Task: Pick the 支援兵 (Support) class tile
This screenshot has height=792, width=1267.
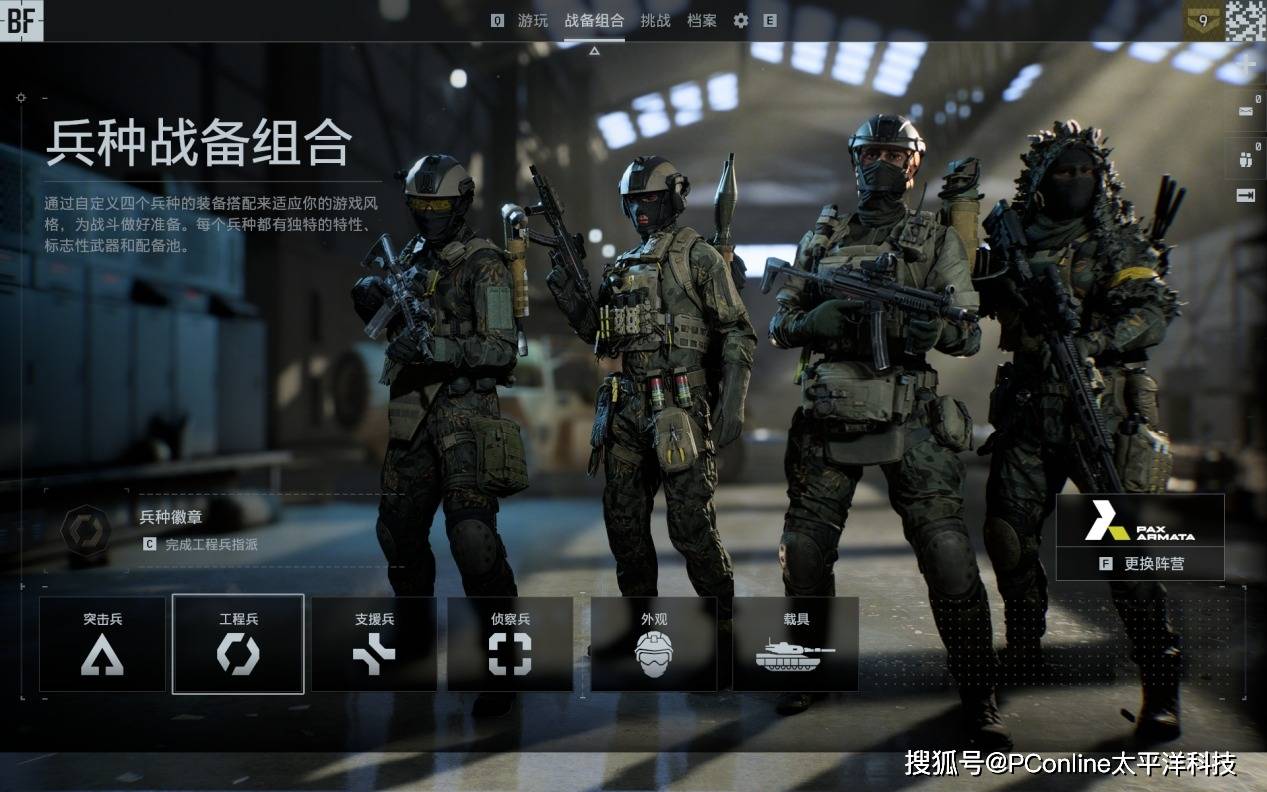Action: click(x=374, y=644)
